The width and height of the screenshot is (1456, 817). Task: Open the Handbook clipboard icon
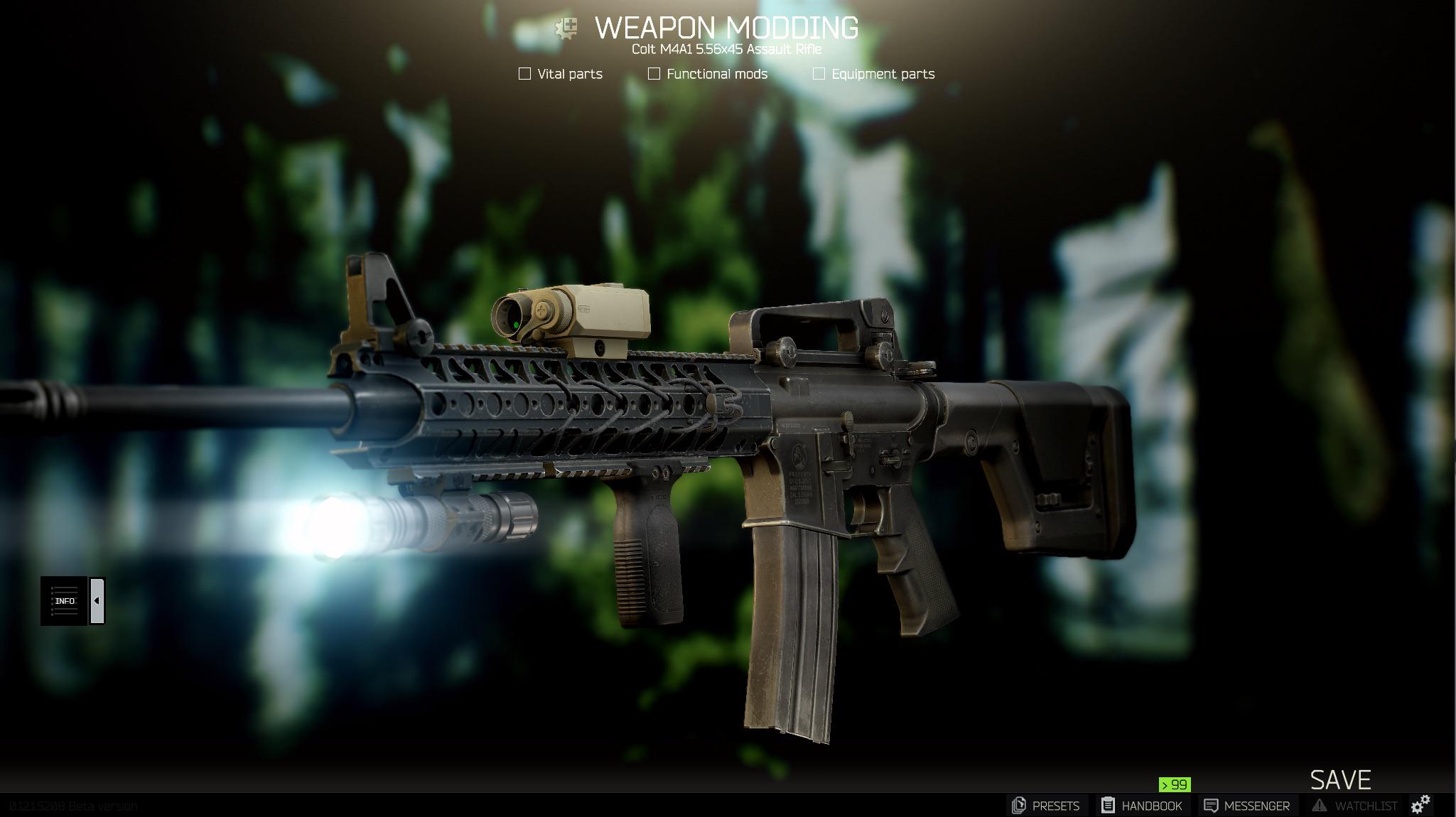(1109, 806)
